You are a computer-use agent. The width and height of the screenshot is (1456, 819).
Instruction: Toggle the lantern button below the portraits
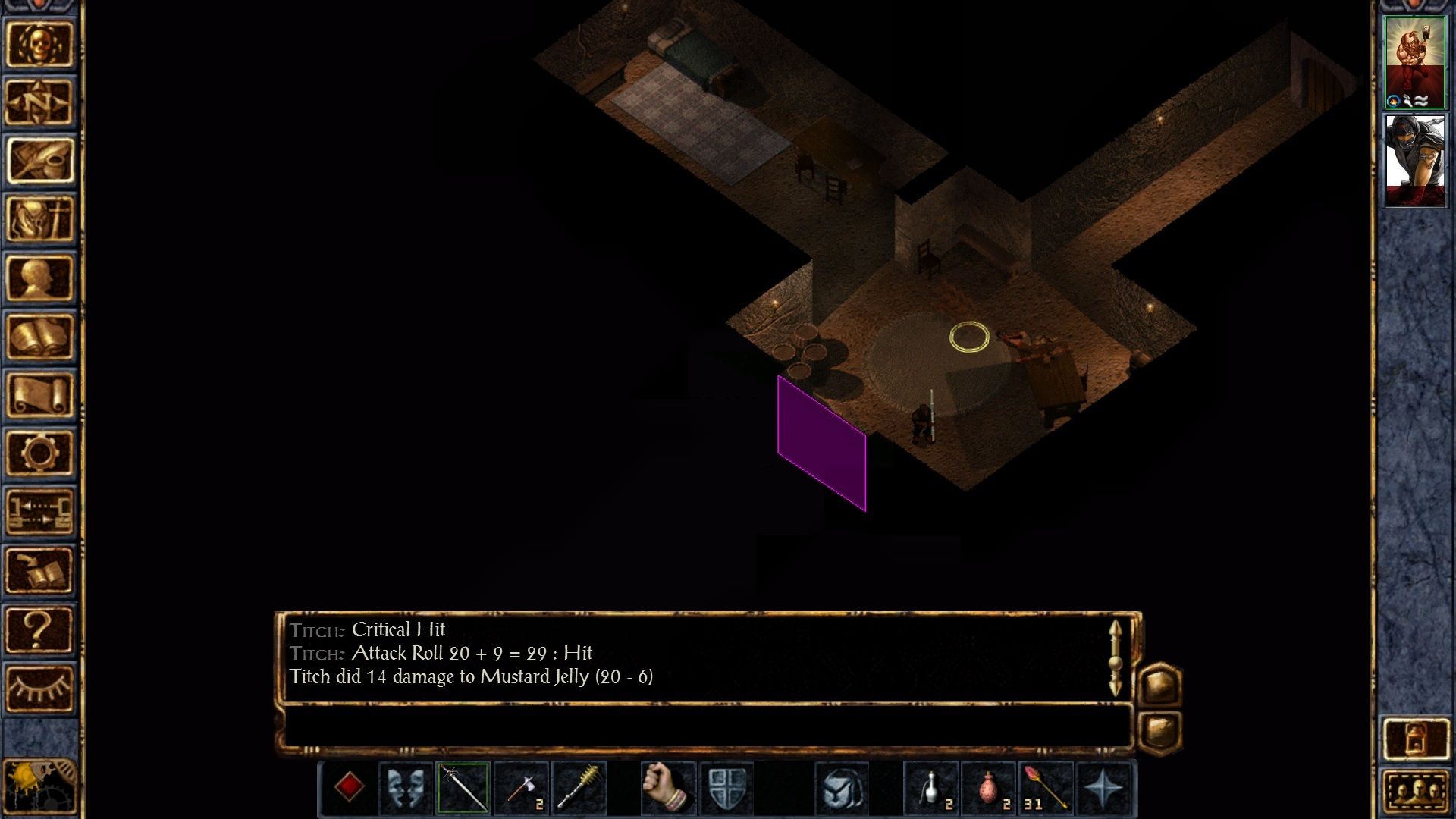[1415, 738]
